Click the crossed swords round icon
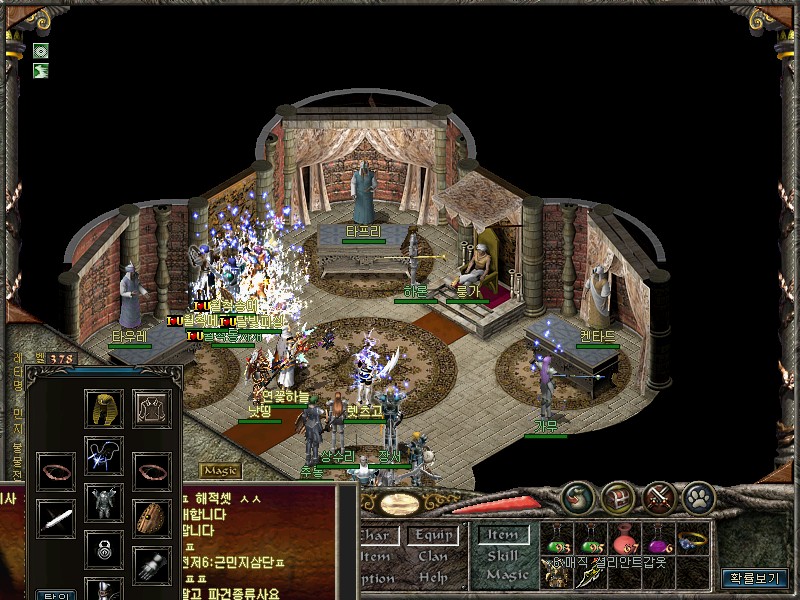 pos(659,497)
